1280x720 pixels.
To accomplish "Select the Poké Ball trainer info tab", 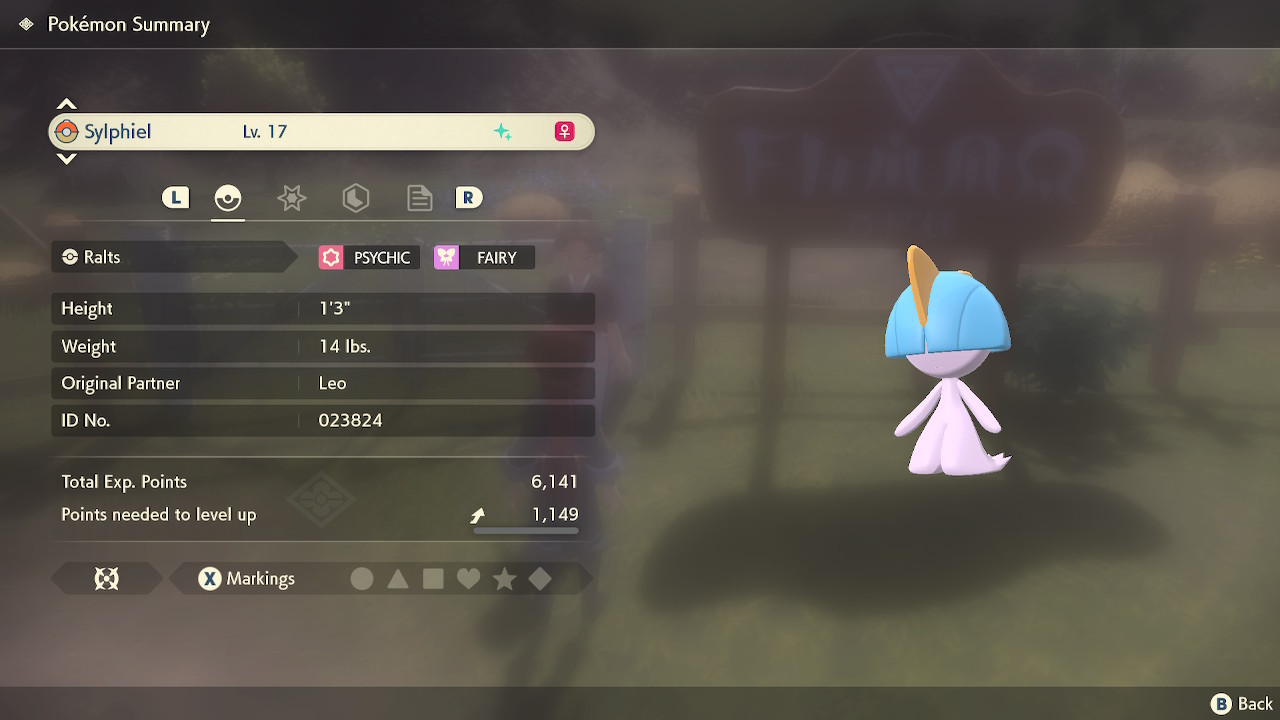I will click(228, 198).
